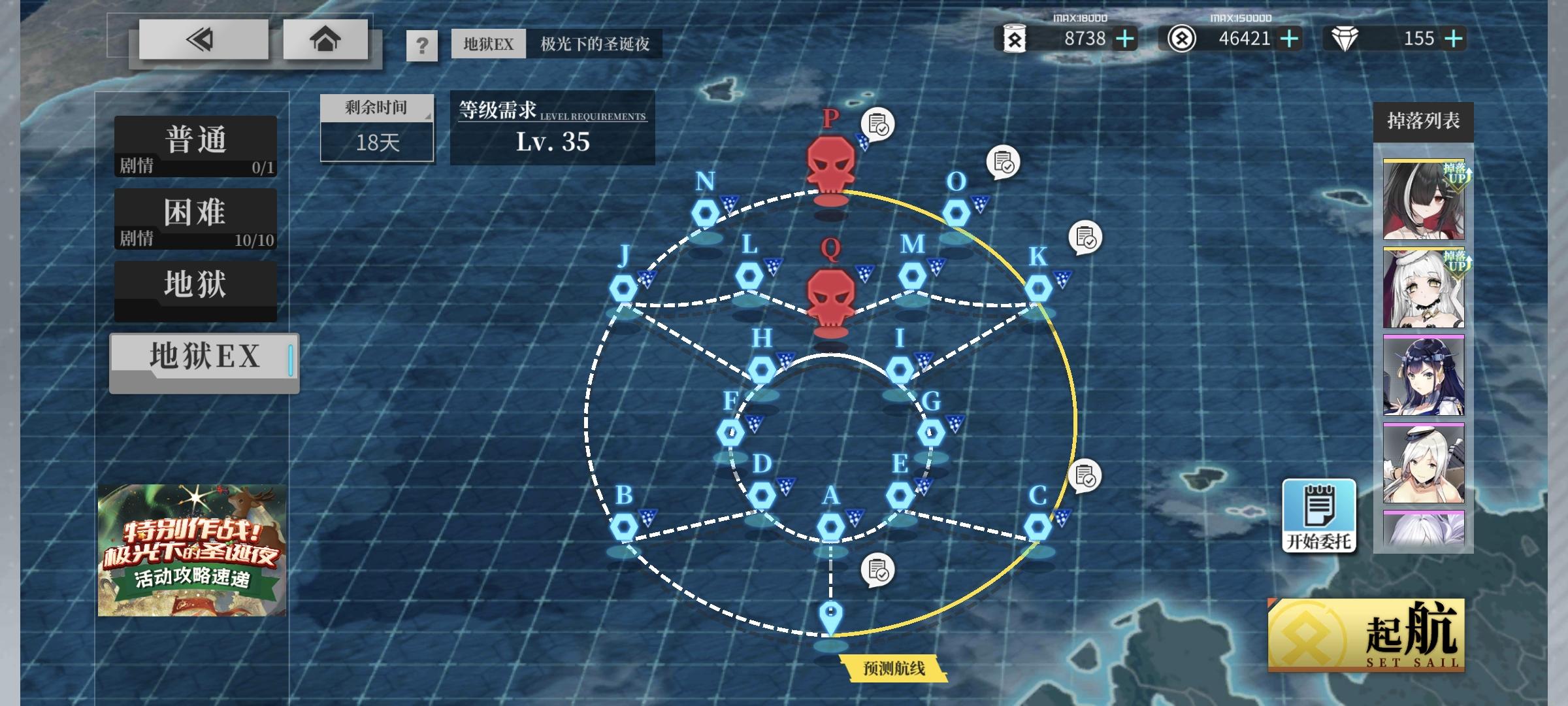This screenshot has height=706, width=1568.
Task: Click the home icon to return to port
Action: coord(323,41)
